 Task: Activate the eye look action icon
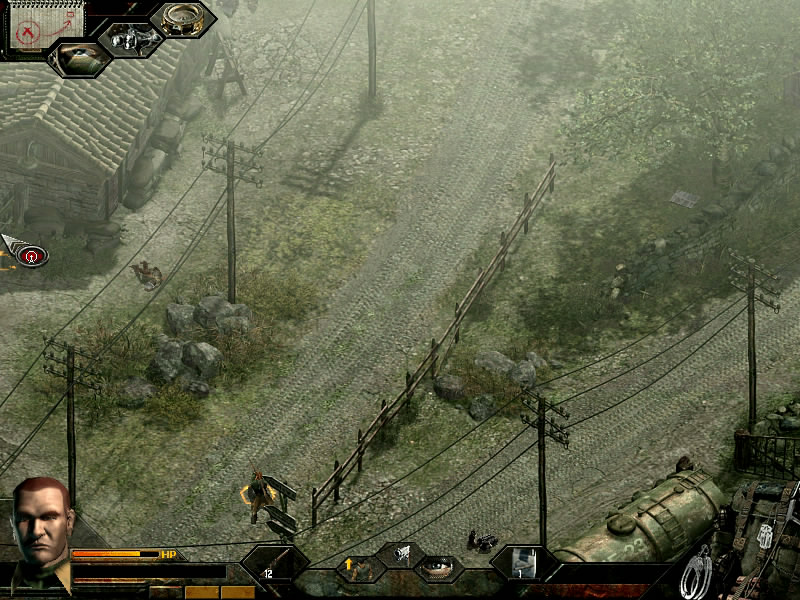438,569
